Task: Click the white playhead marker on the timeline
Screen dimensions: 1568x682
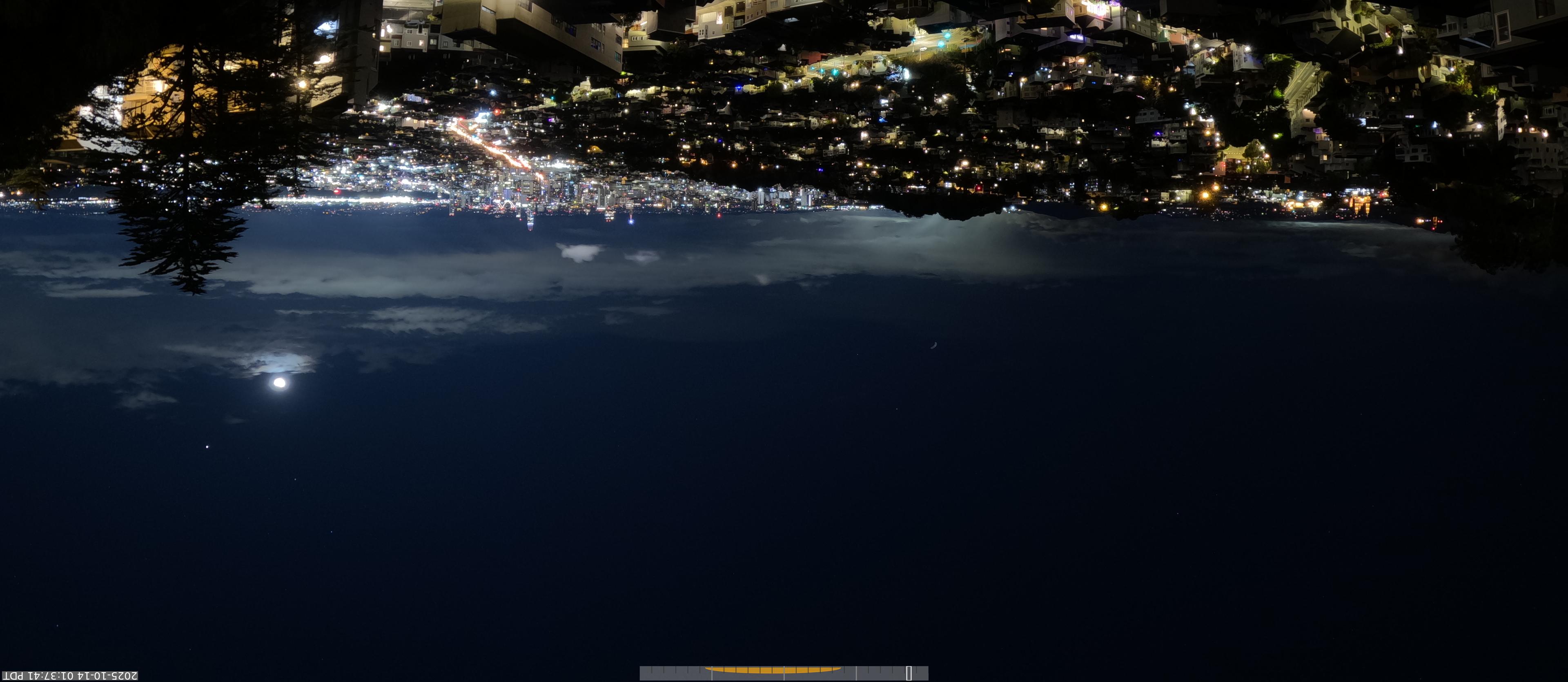Action: [908, 673]
